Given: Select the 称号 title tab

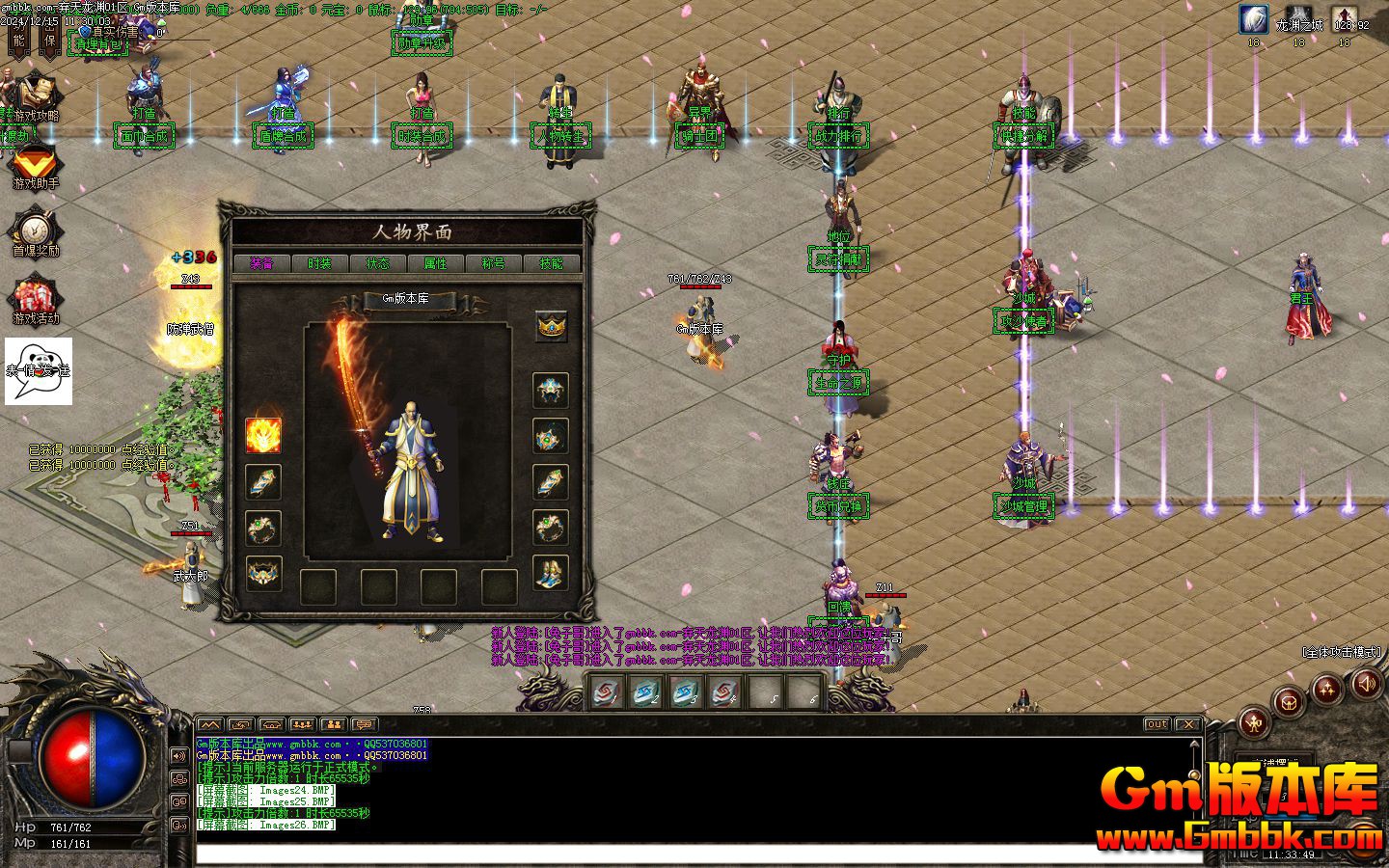Looking at the screenshot, I should (x=493, y=263).
